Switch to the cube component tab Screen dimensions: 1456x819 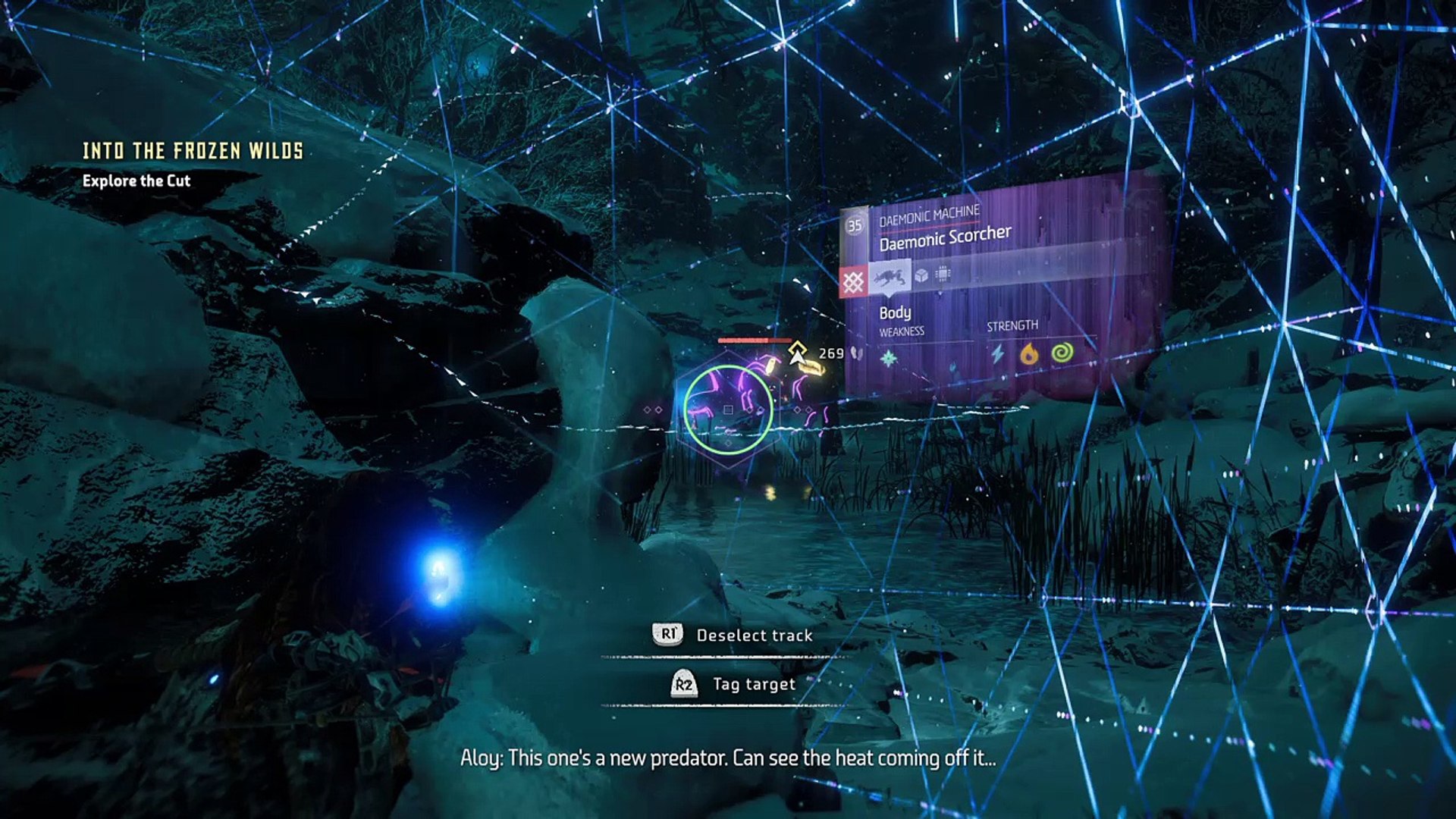coord(921,275)
